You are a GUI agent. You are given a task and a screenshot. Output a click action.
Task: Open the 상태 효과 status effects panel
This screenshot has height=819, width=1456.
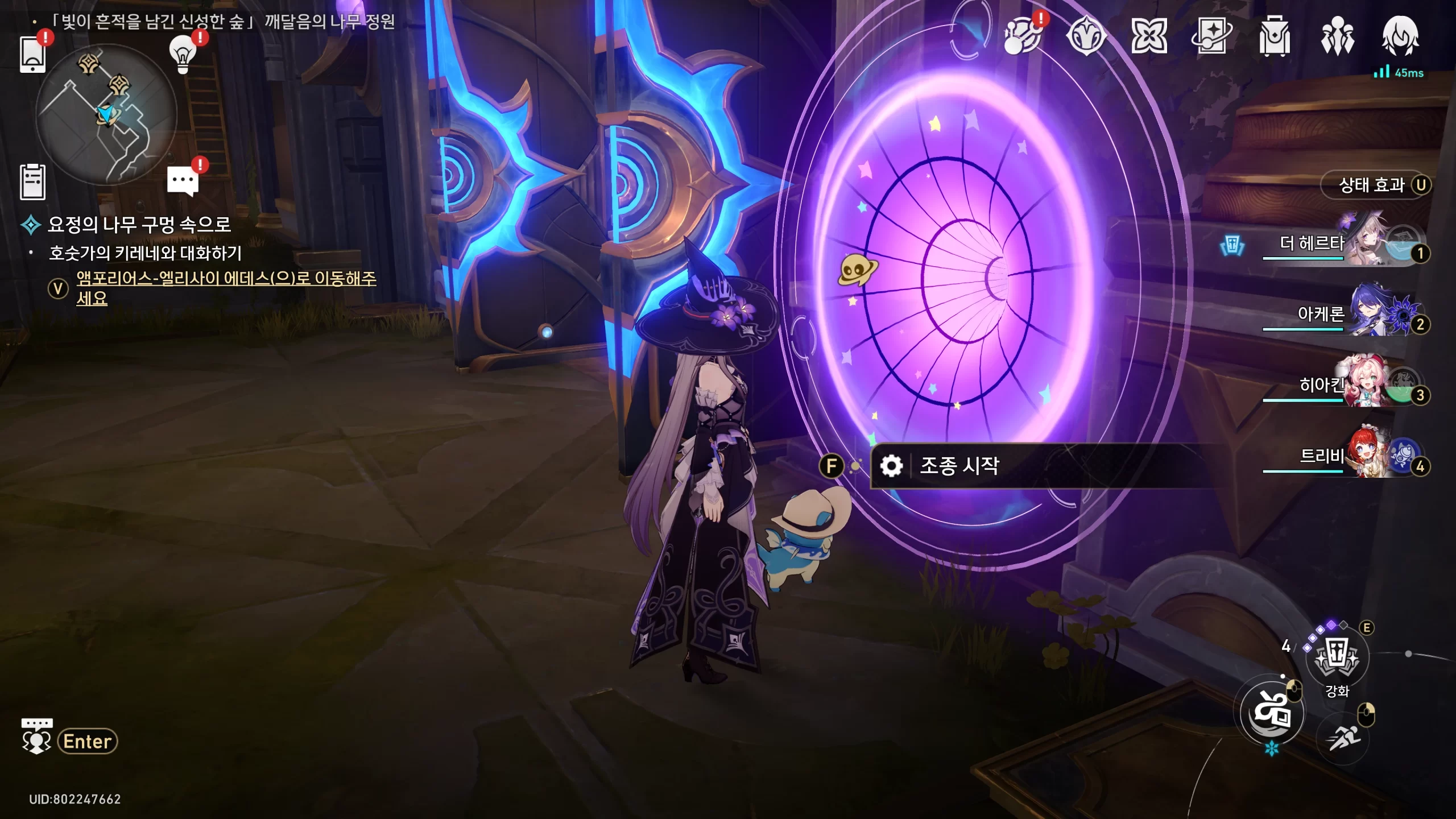[1371, 185]
